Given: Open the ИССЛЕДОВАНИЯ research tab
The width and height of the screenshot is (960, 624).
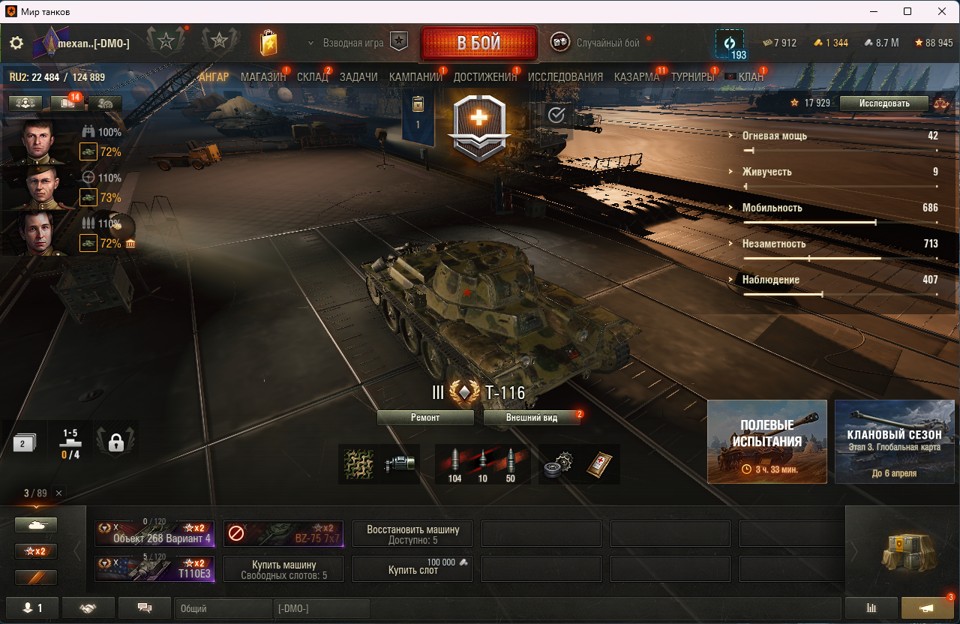Looking at the screenshot, I should tap(565, 77).
